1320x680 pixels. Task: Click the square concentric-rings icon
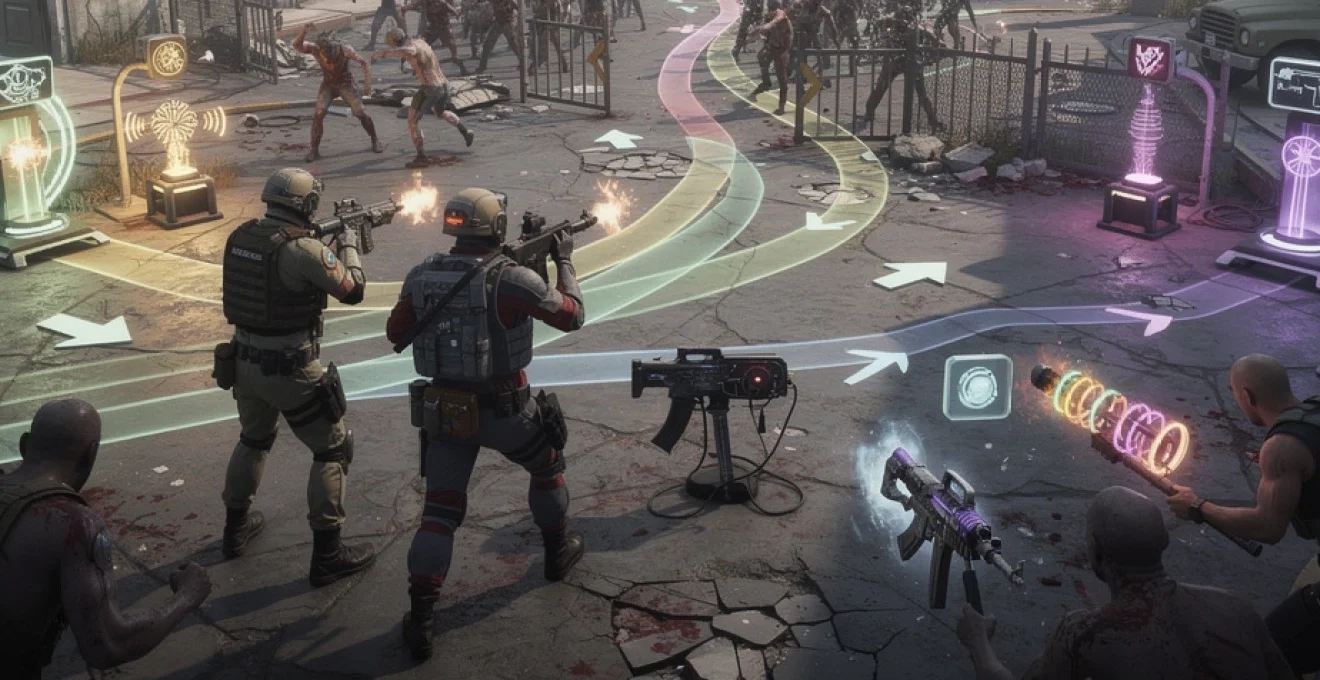(977, 387)
